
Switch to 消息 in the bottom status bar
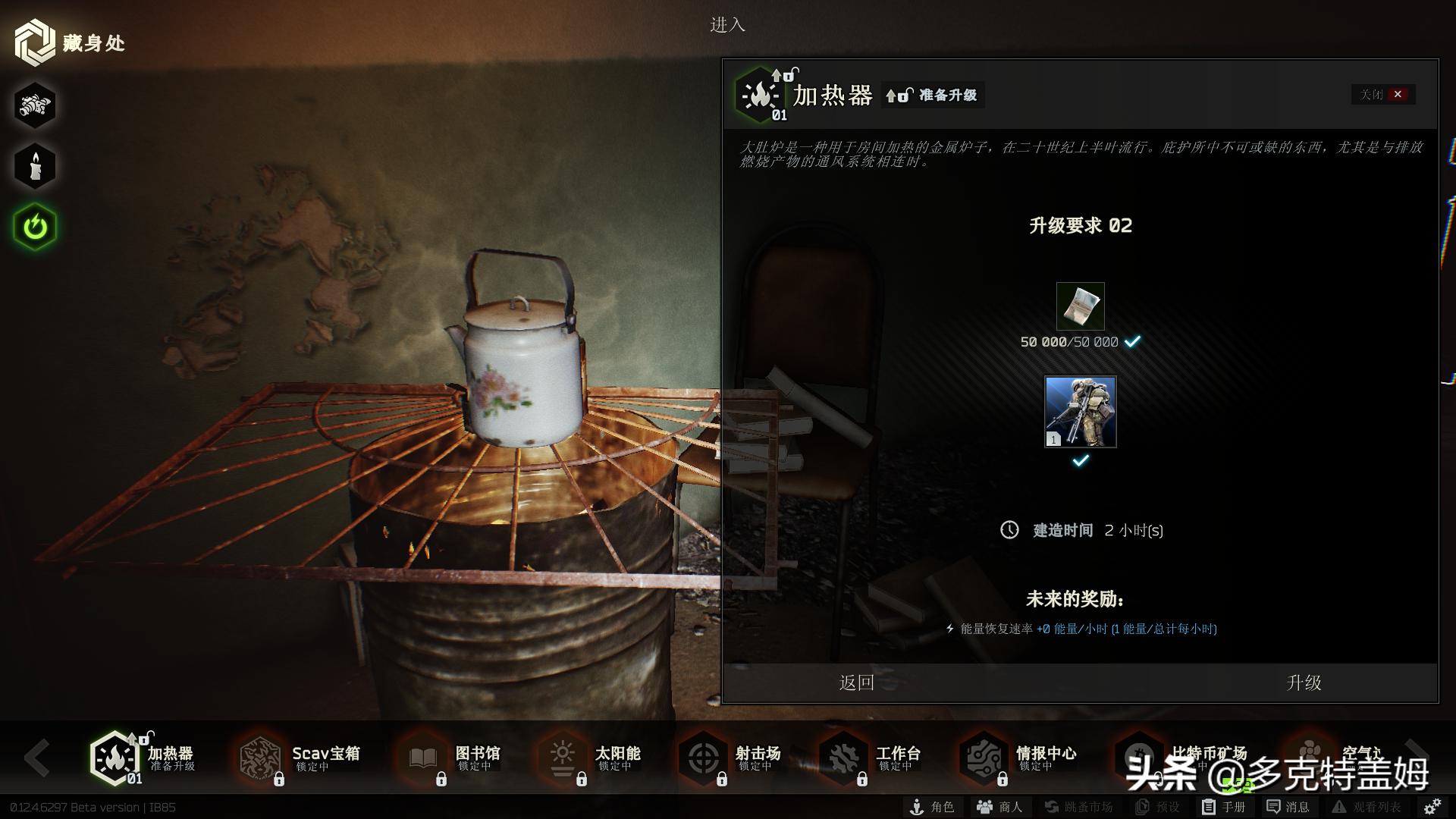tap(1289, 808)
